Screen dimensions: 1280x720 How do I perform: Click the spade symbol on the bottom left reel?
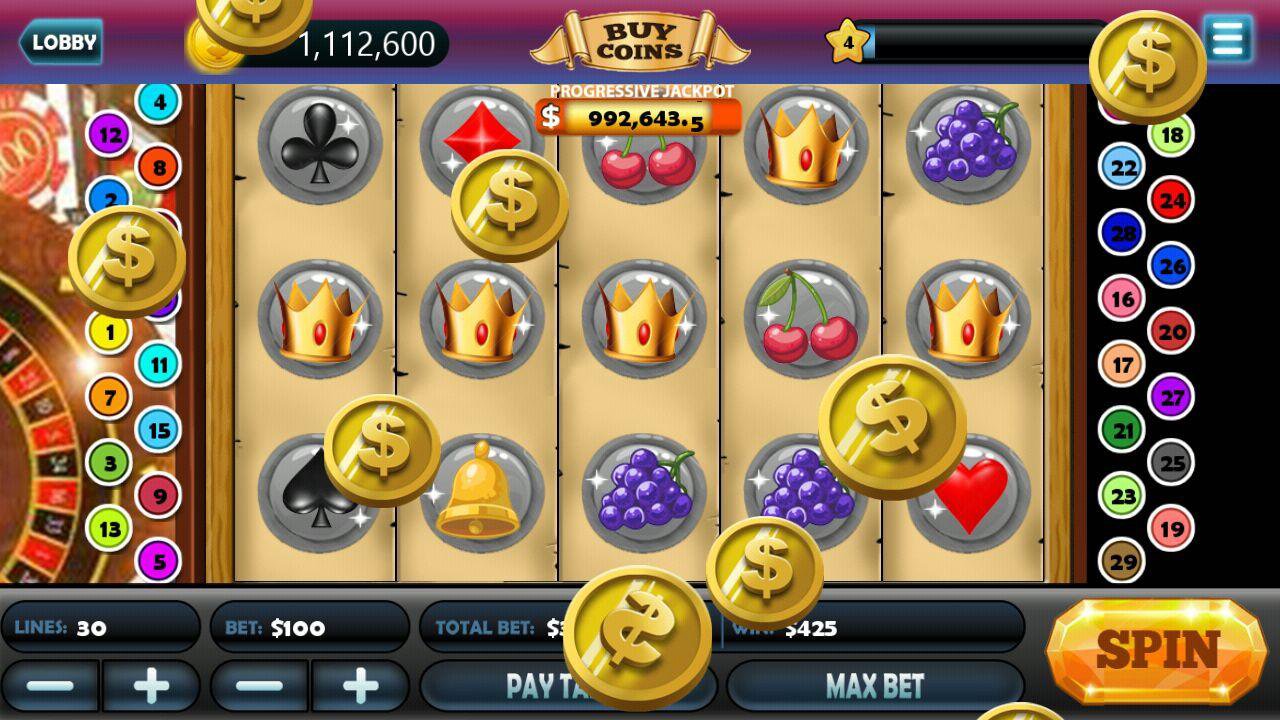[x=313, y=490]
